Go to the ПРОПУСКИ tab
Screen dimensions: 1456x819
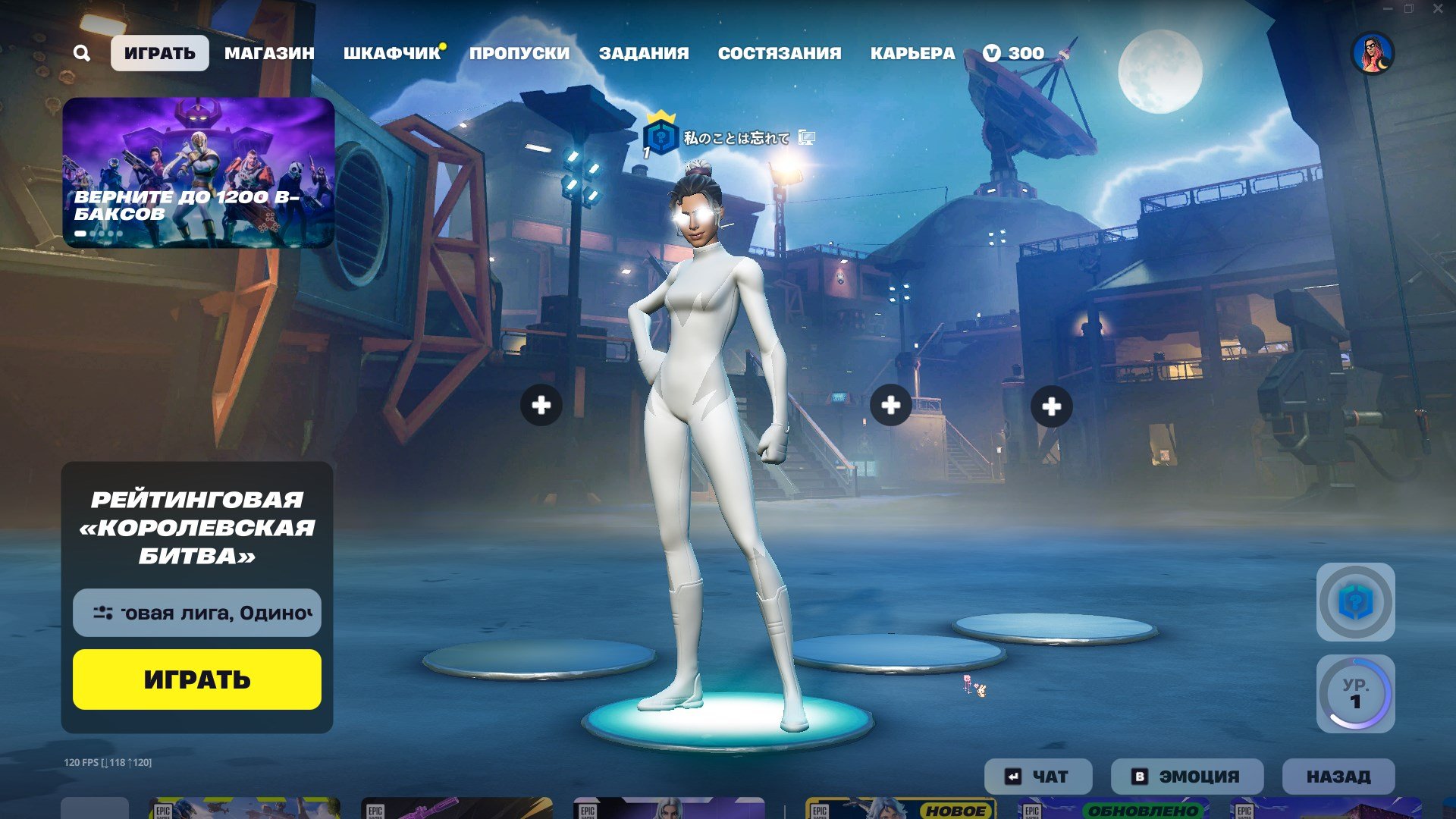[x=519, y=53]
